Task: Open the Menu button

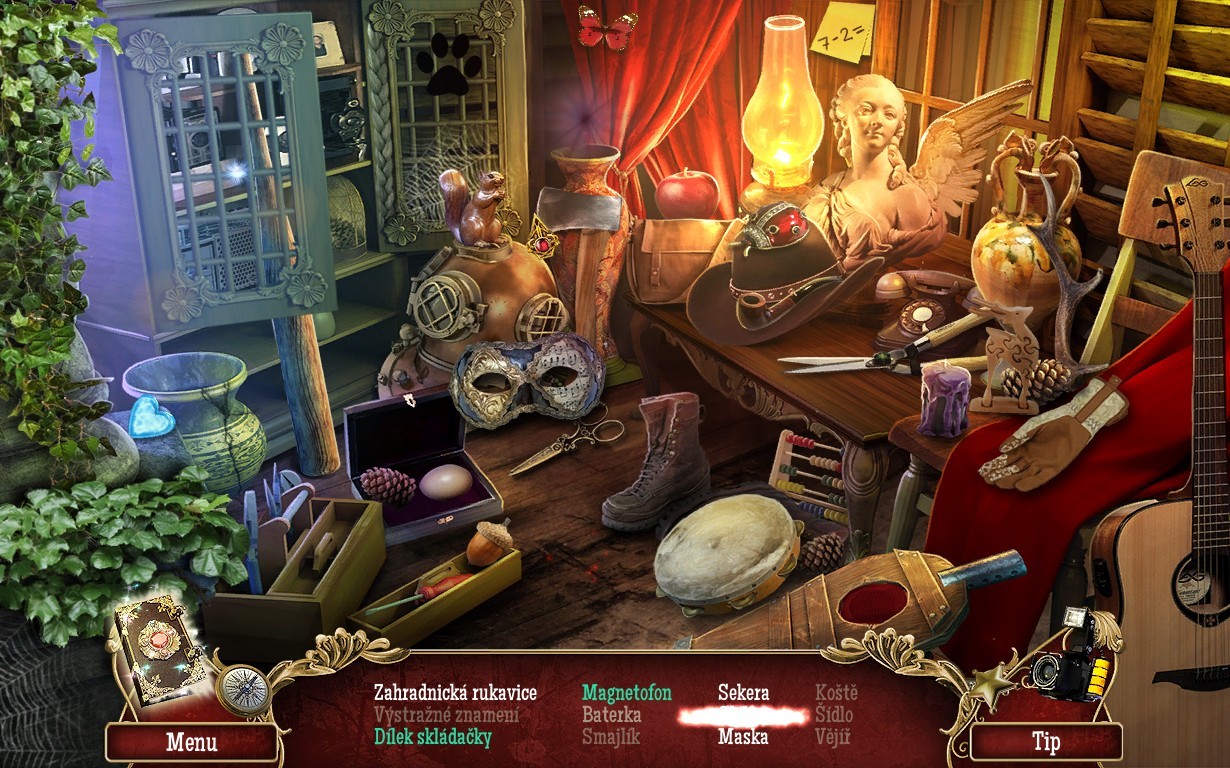Action: coord(191,743)
